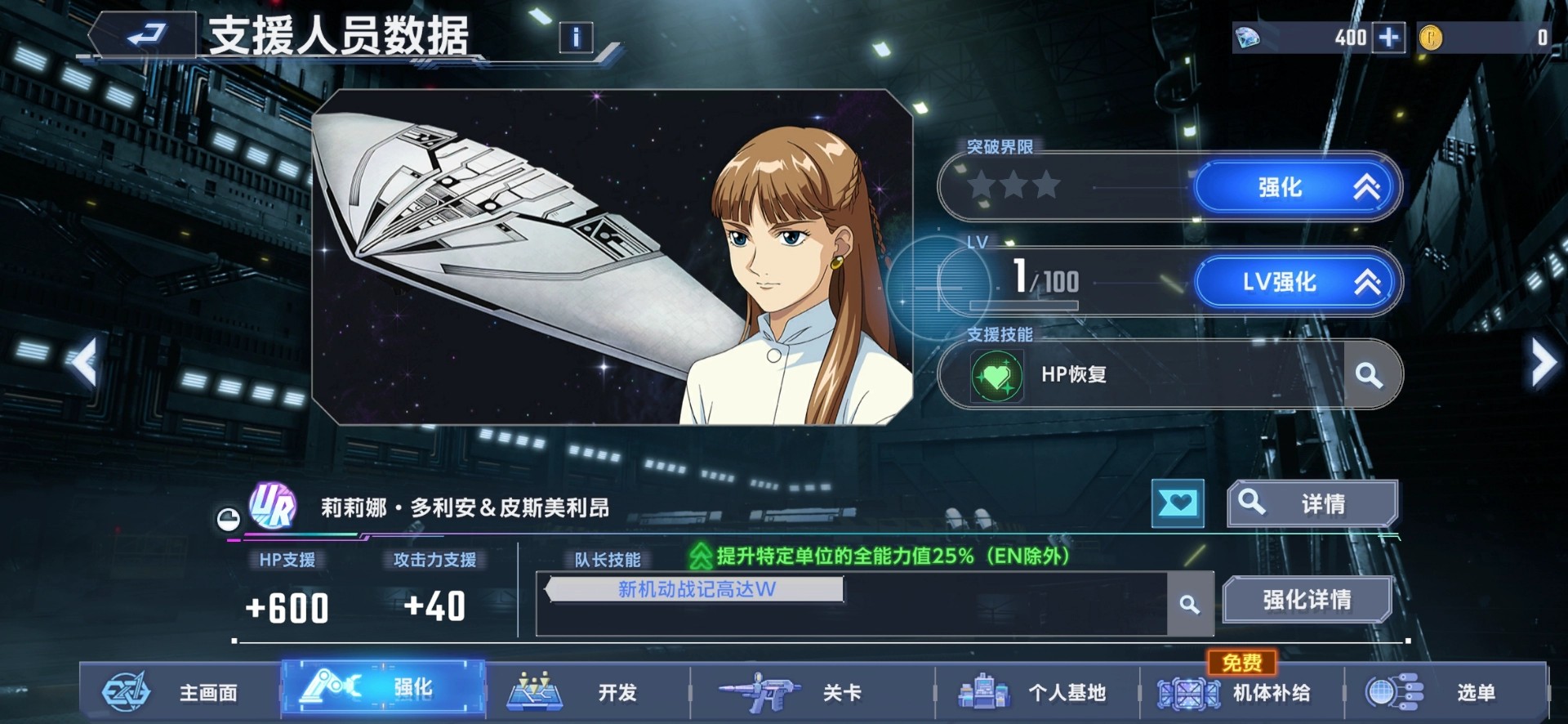Image resolution: width=1568 pixels, height=724 pixels.
Task: Toggle the third breakthrough star
Action: (1047, 185)
